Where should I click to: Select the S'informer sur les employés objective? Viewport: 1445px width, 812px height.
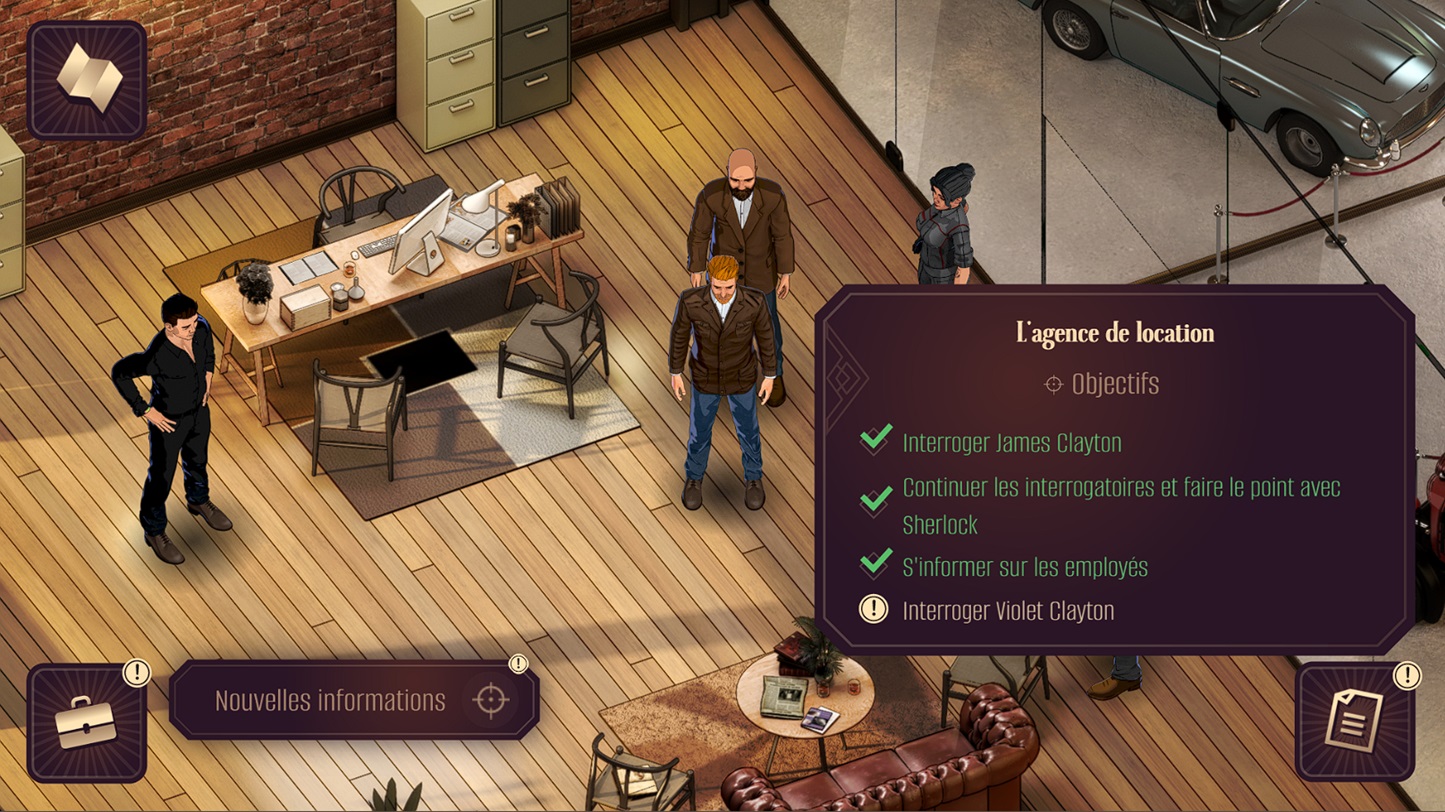click(1024, 567)
